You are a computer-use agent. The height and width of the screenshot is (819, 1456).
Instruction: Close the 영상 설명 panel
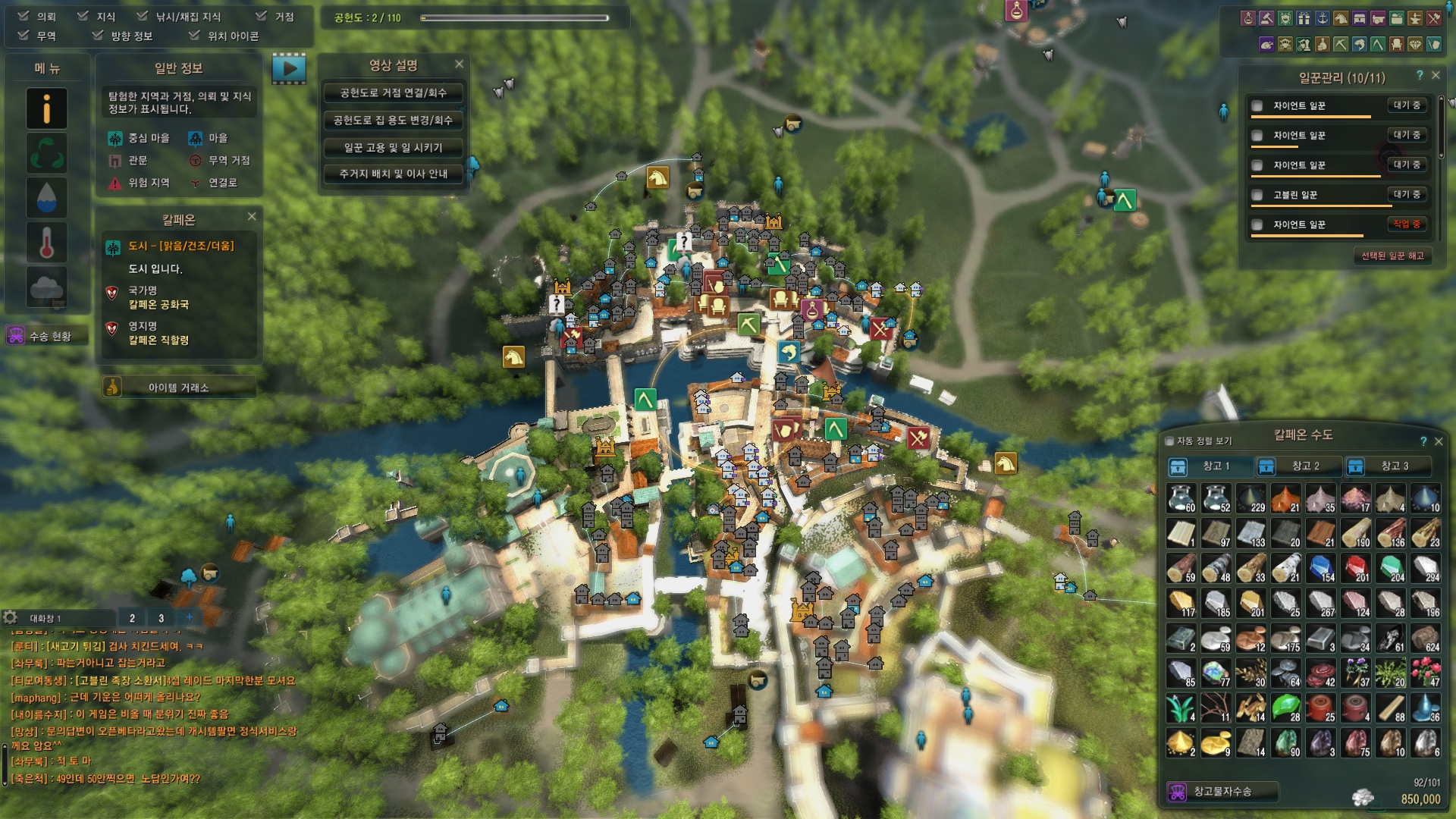pos(459,64)
